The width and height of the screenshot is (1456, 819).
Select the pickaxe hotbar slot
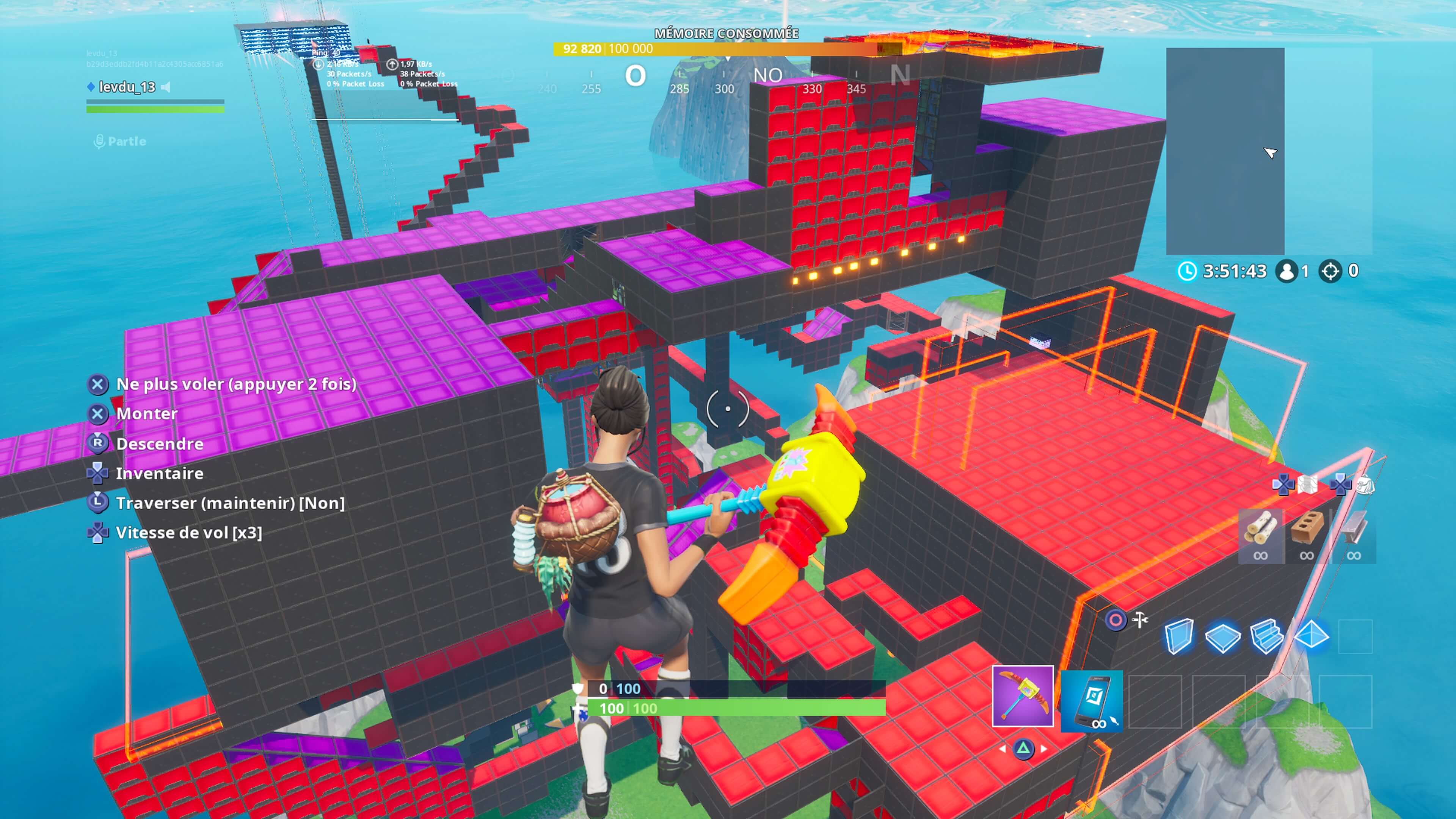(x=1023, y=697)
